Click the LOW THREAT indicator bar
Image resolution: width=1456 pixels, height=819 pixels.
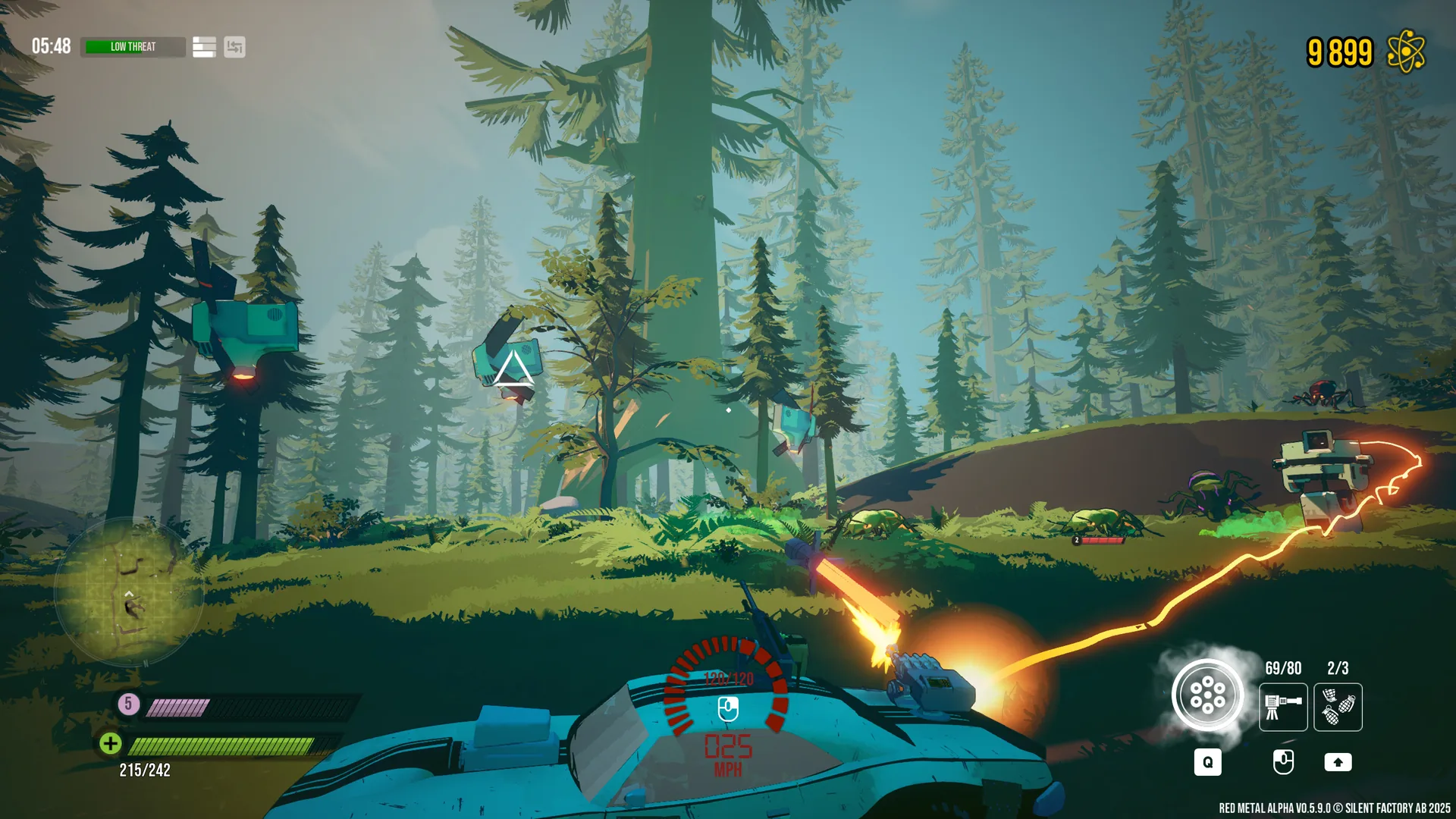click(x=133, y=47)
